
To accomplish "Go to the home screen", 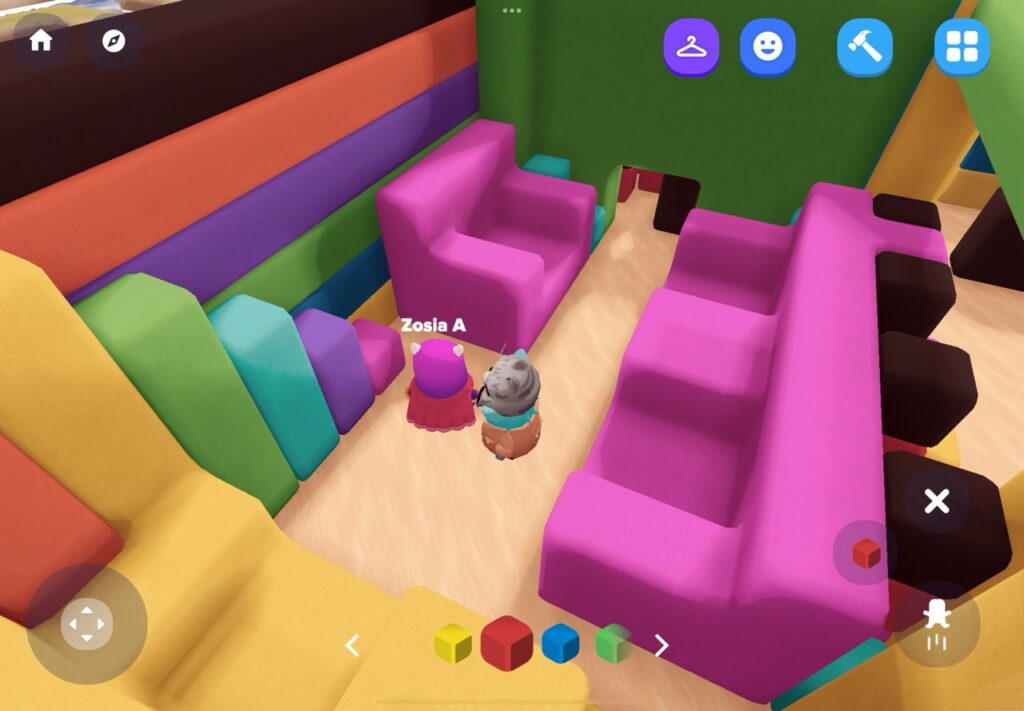I will (41, 41).
